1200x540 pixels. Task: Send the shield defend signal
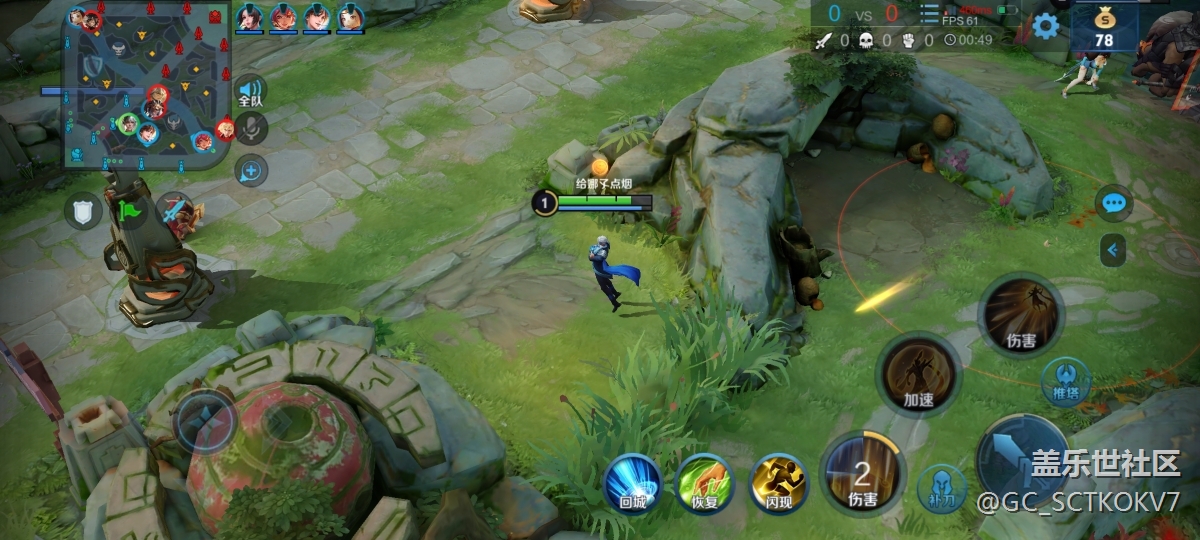[83, 211]
